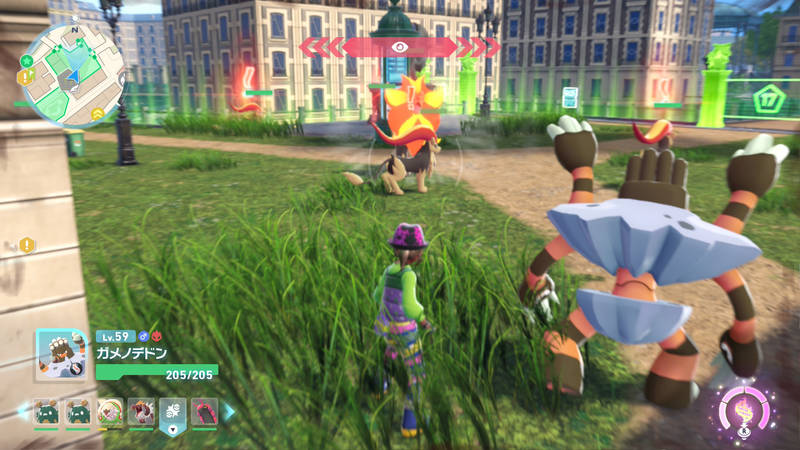
Task: Select the red and white spiky Pokémon slot
Action: pos(141,412)
